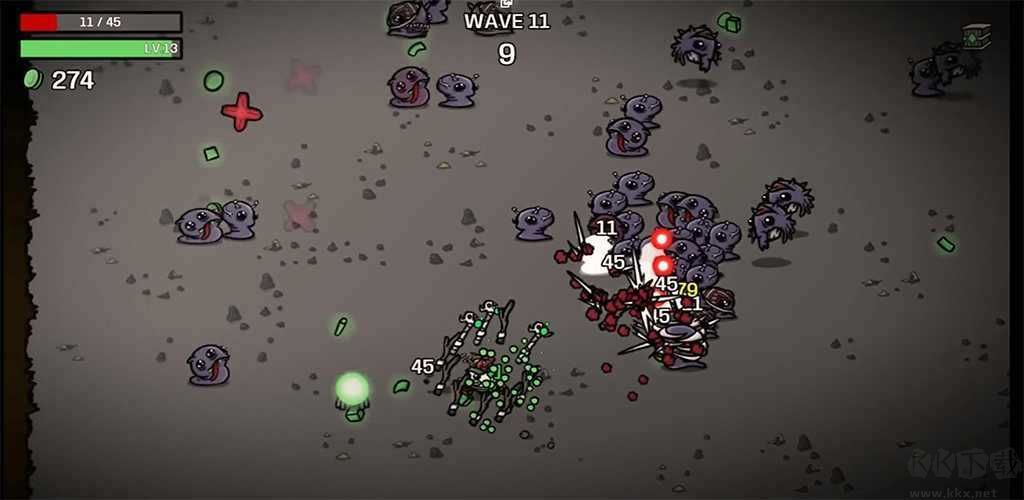Click the small overlapping-squares icon above WAVE 11

coord(506,4)
